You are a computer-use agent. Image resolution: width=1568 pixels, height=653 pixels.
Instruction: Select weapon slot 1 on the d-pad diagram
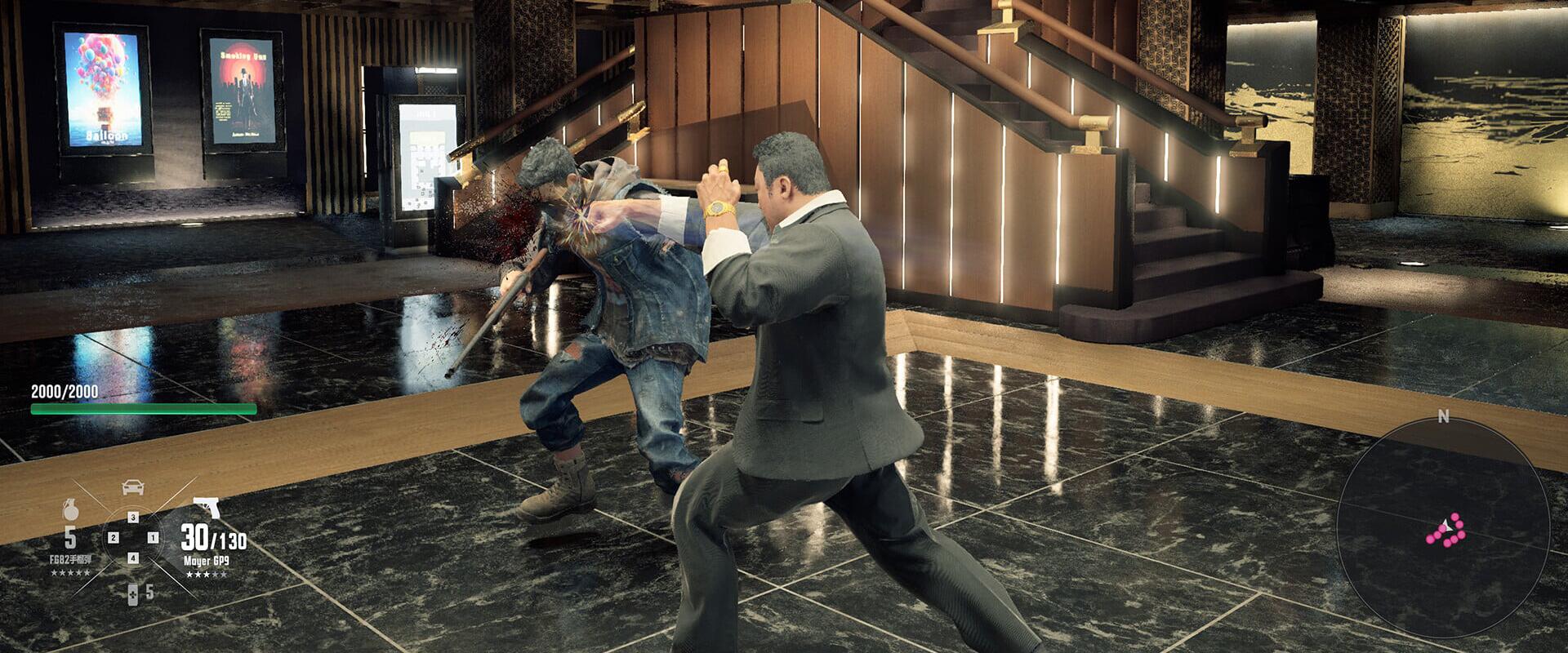(153, 538)
